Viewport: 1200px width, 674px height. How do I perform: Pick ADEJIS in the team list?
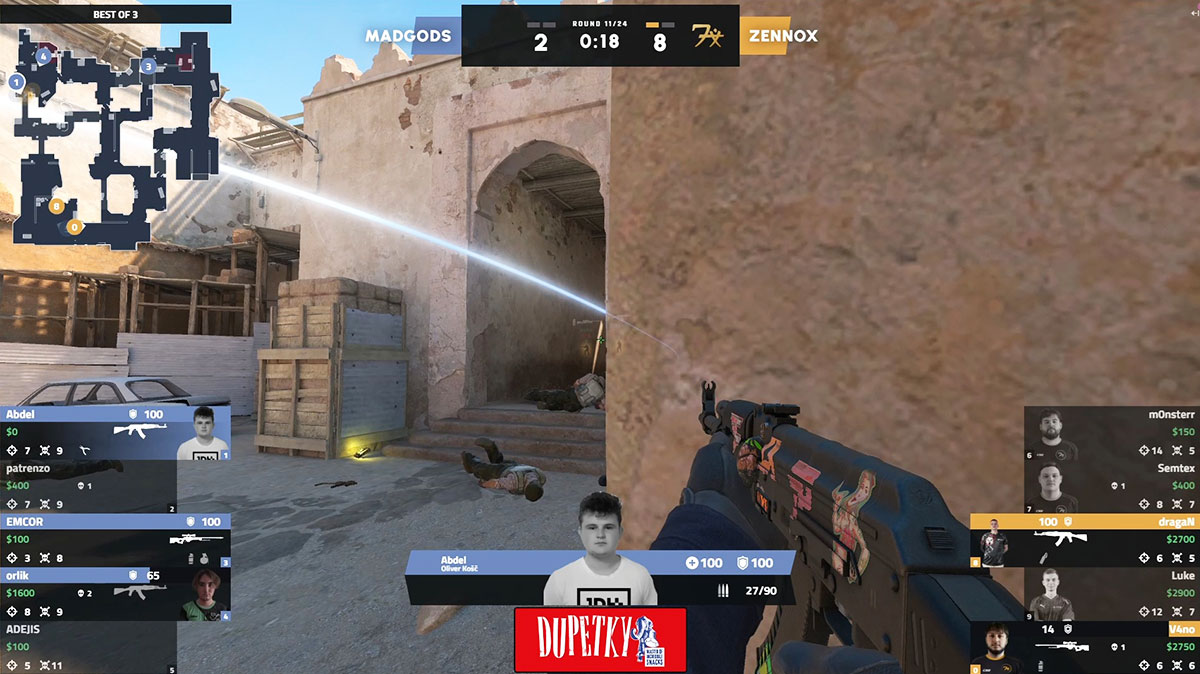(88, 648)
